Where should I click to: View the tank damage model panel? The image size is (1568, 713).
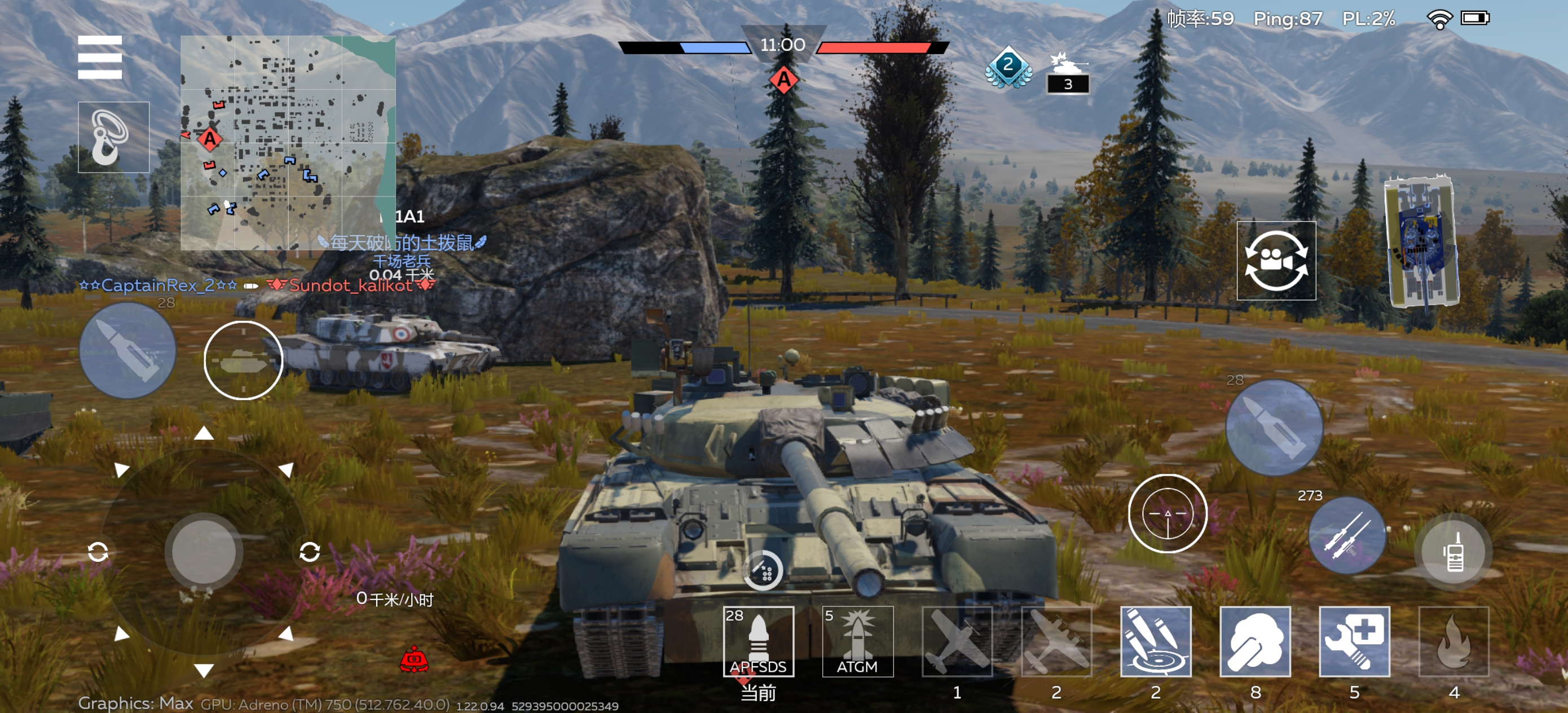1421,243
